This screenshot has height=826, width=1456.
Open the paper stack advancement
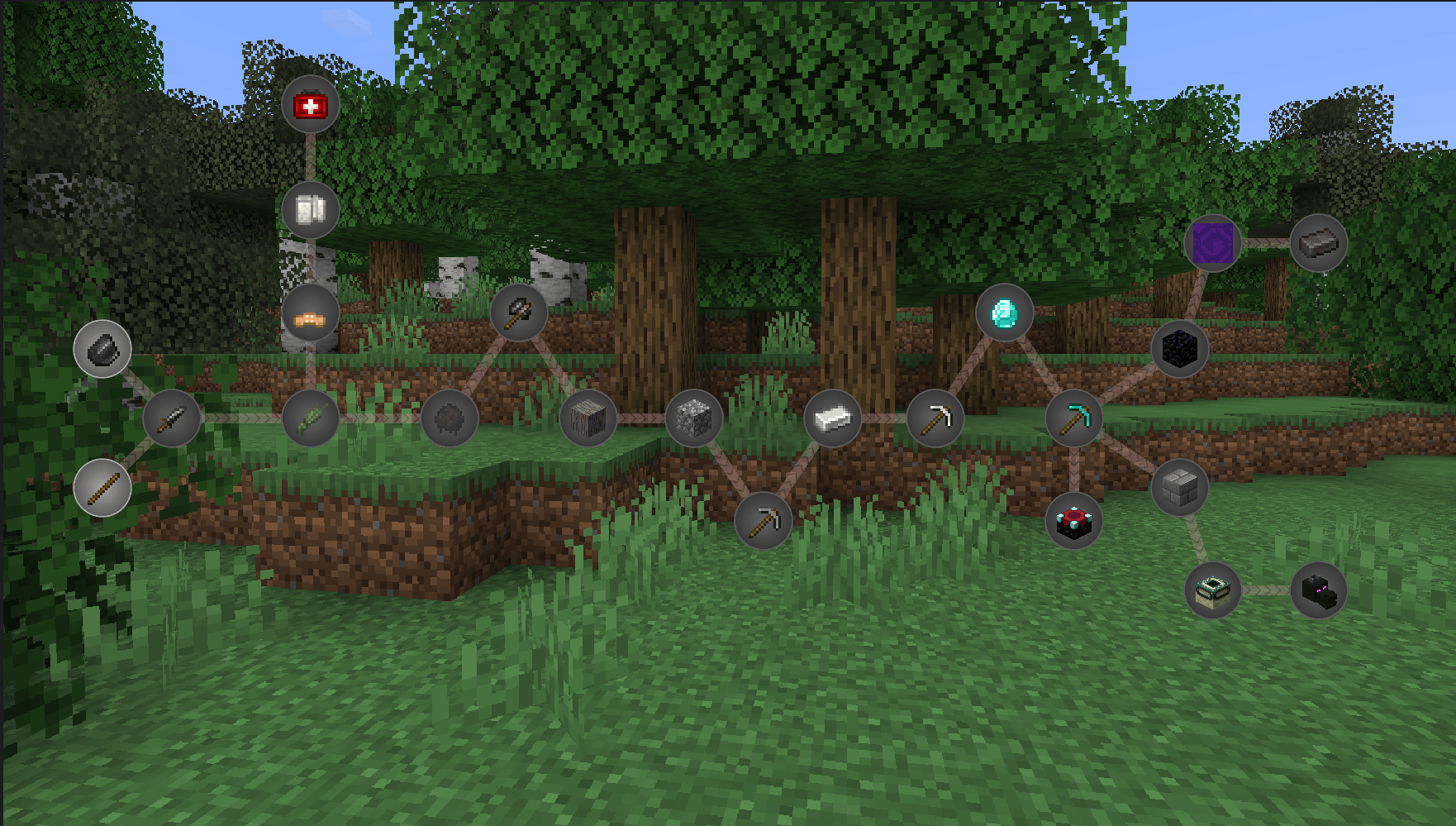coord(310,211)
